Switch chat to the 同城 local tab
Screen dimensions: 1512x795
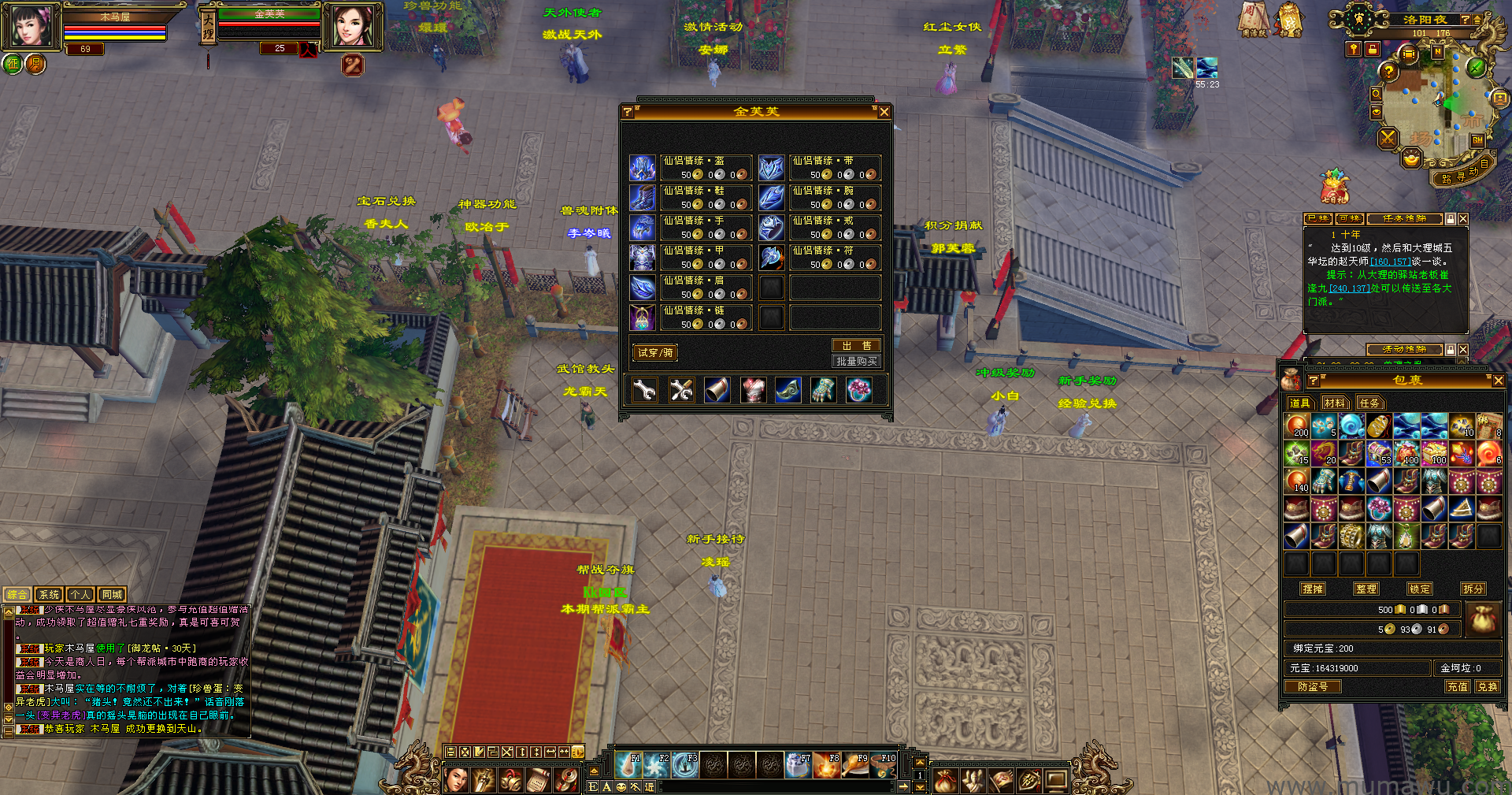coord(112,595)
